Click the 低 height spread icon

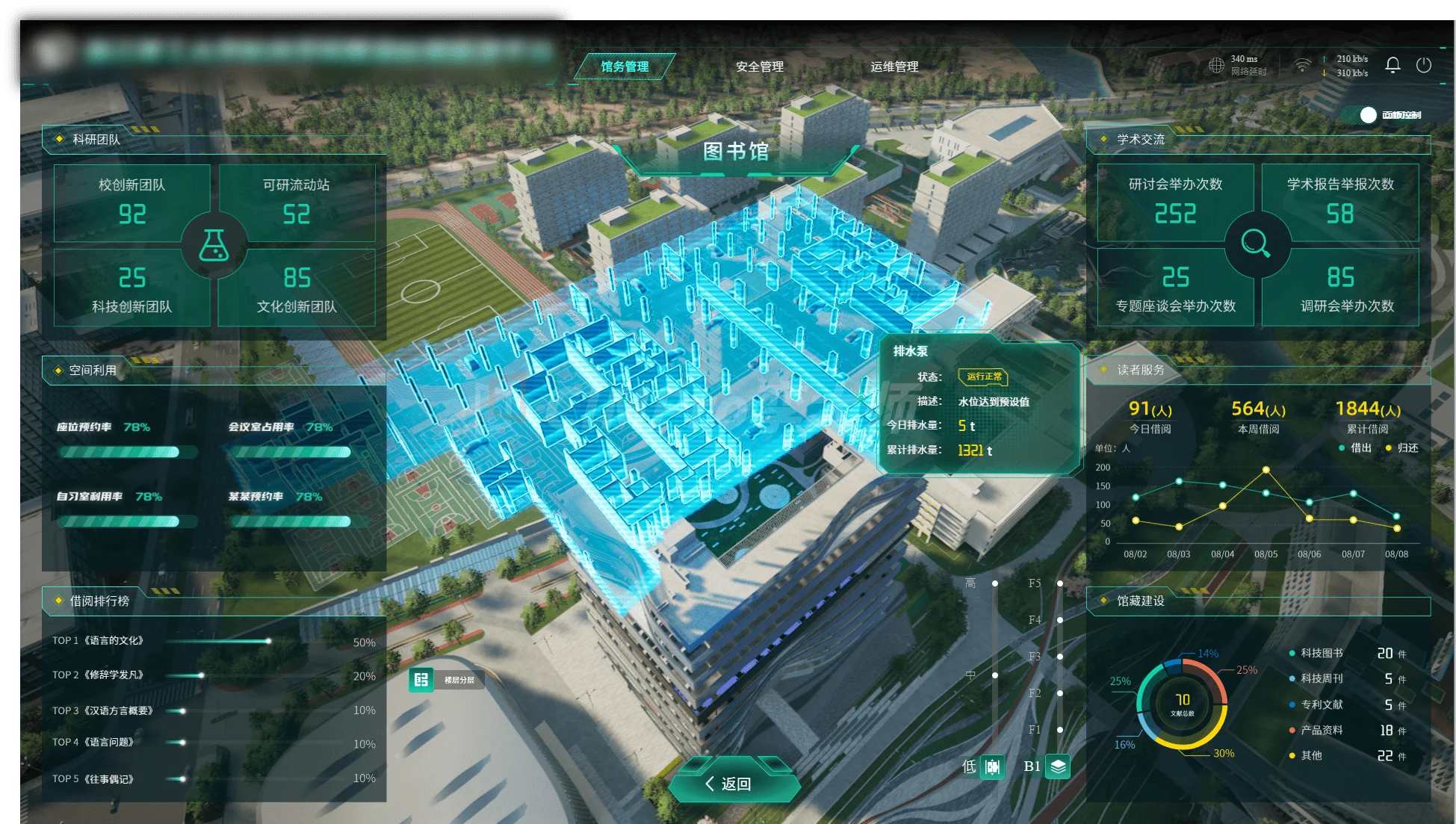992,766
